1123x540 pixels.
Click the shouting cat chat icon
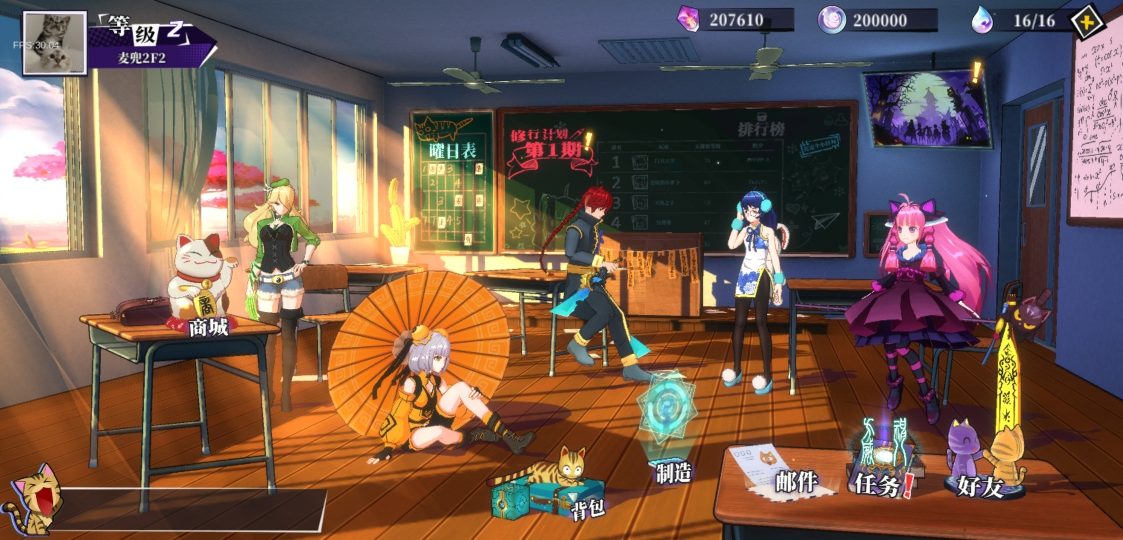tap(32, 500)
